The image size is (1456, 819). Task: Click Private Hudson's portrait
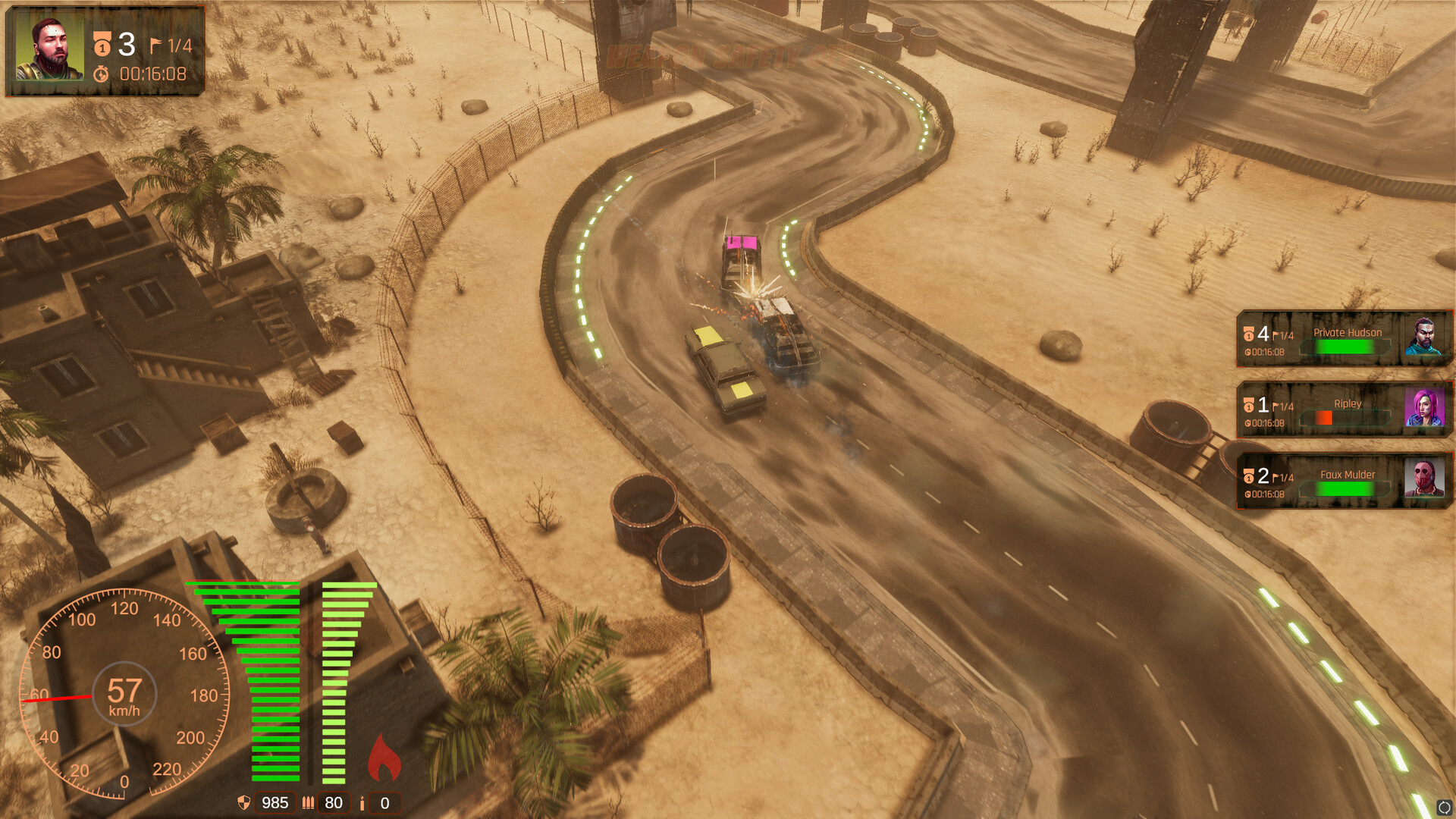pos(1424,336)
